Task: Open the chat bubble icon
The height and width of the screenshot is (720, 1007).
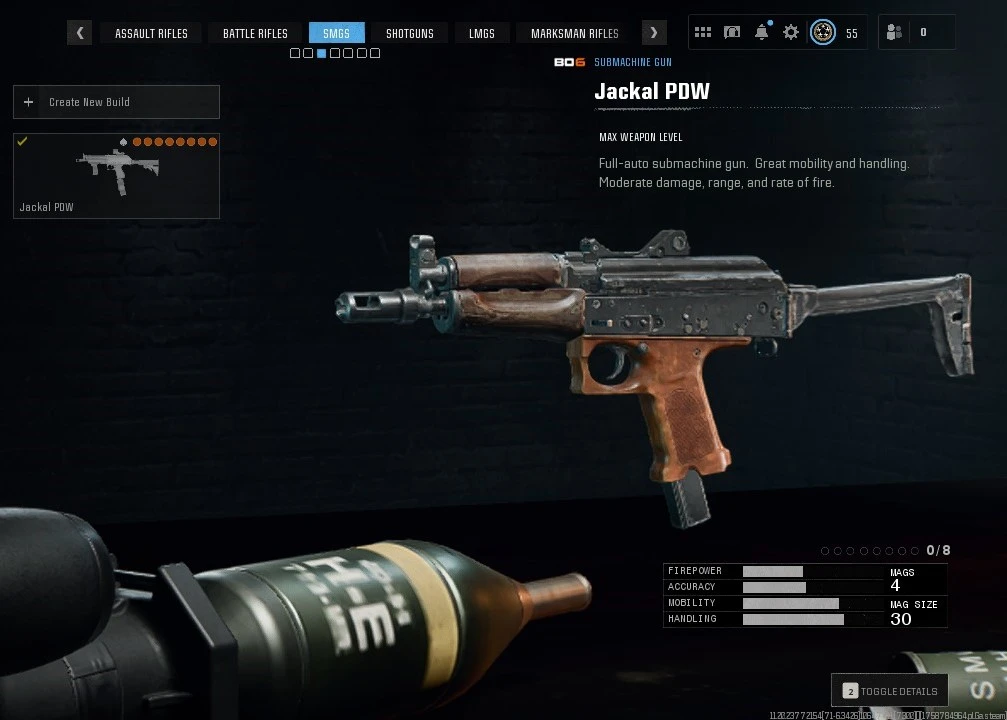Action: coord(732,33)
